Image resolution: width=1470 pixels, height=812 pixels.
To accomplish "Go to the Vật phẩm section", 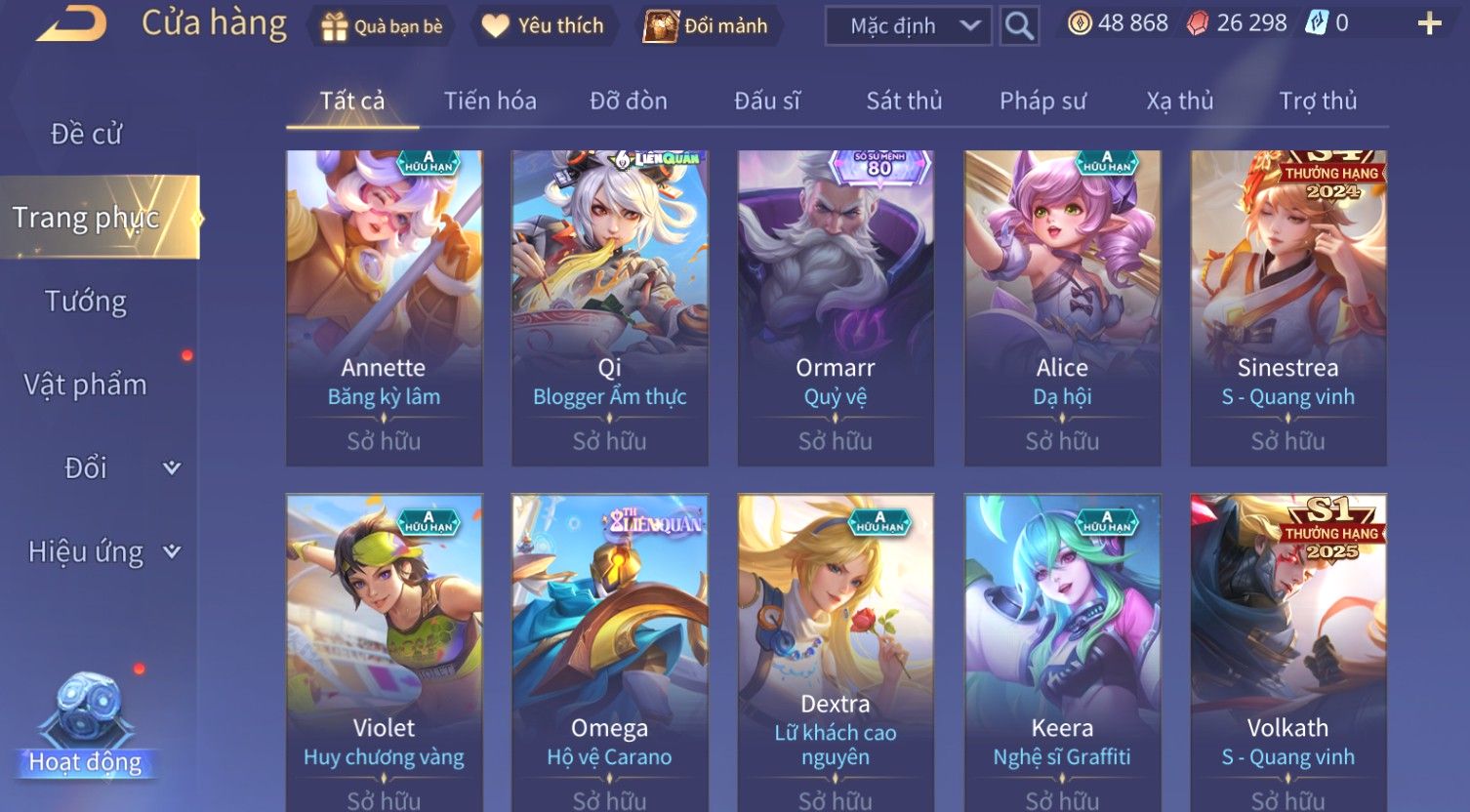I will (86, 385).
